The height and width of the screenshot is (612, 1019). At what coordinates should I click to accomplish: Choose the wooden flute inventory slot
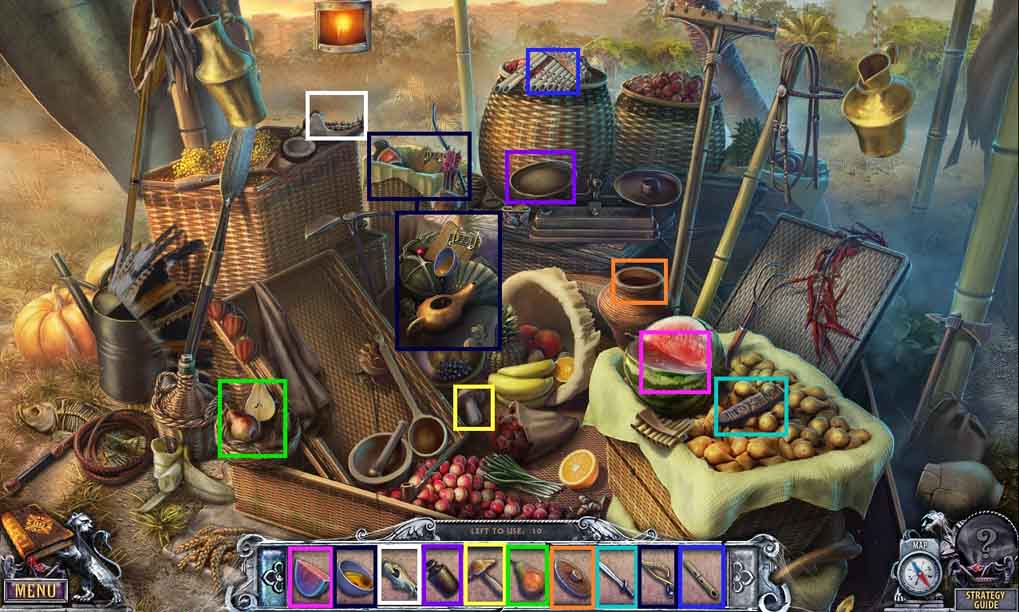[x=701, y=576]
